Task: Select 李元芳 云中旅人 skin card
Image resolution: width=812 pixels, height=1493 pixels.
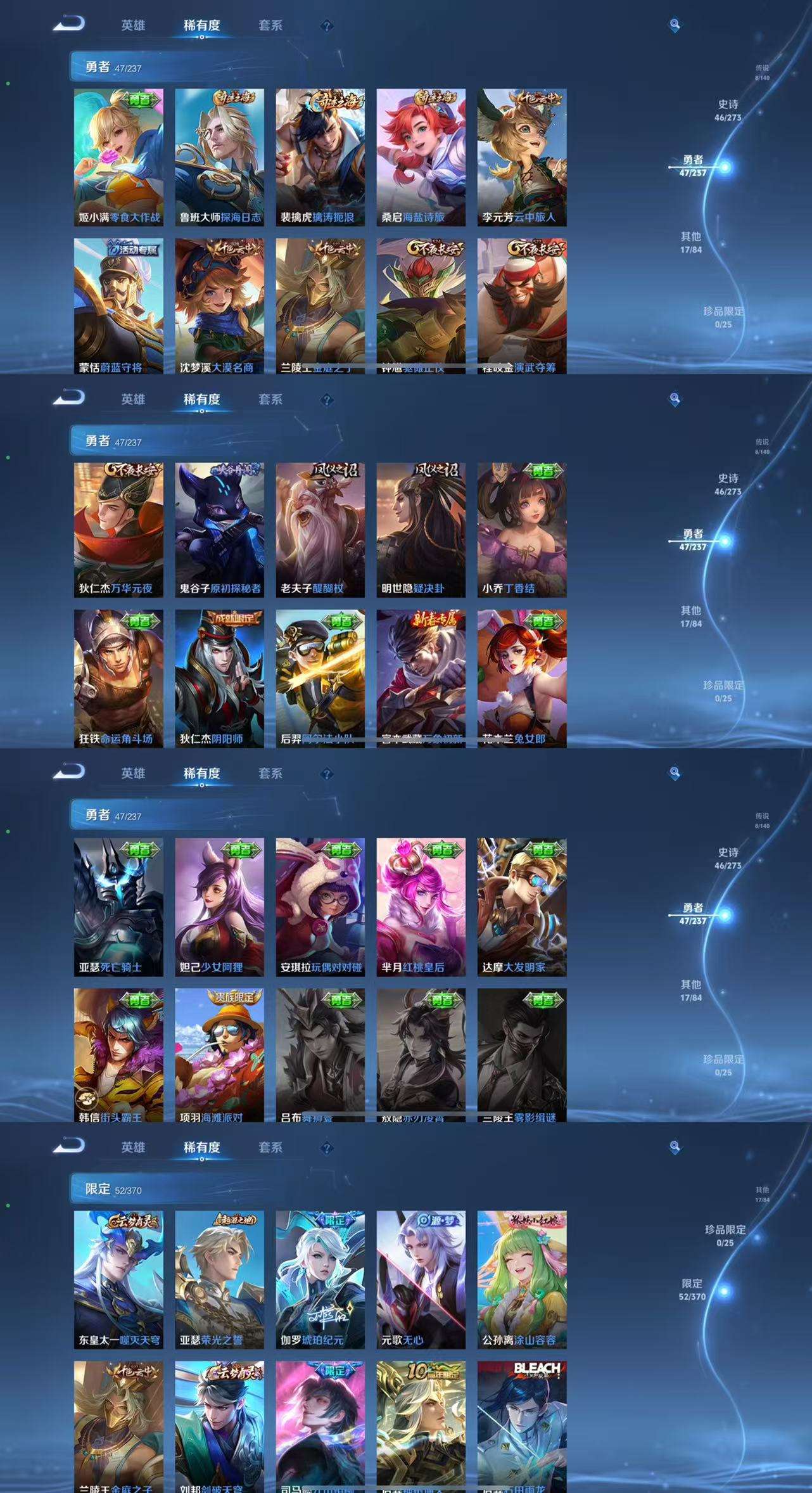Action: point(522,157)
